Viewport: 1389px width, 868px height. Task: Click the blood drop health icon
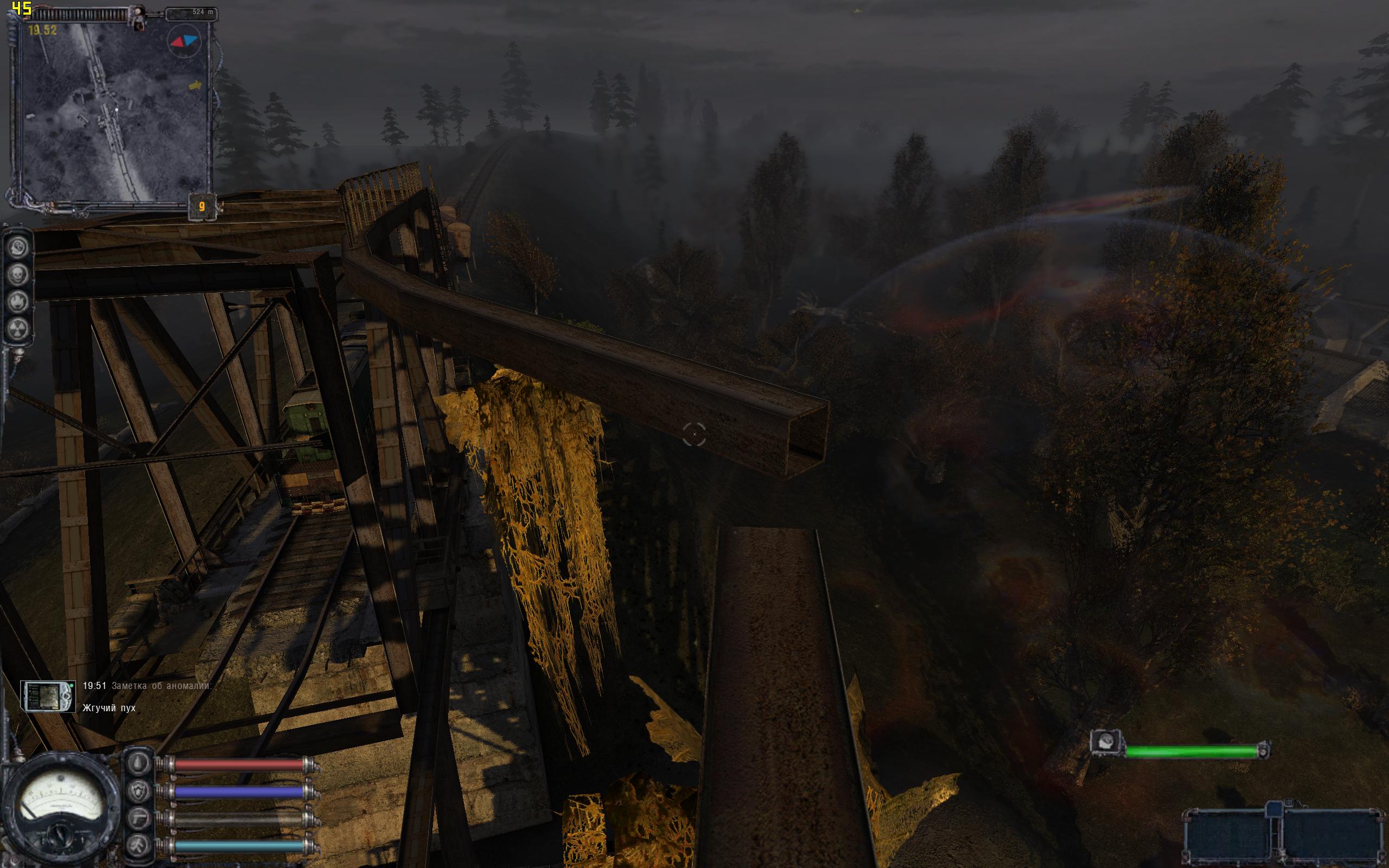click(139, 764)
